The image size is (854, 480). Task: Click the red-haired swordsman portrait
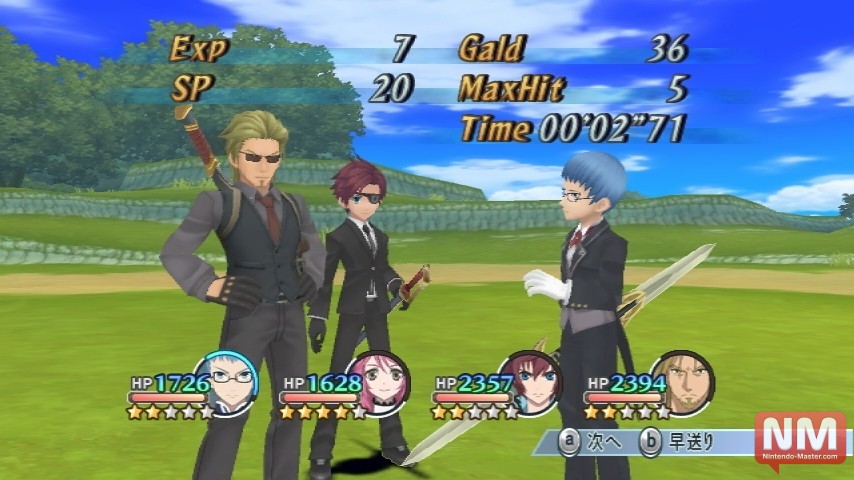click(x=531, y=383)
